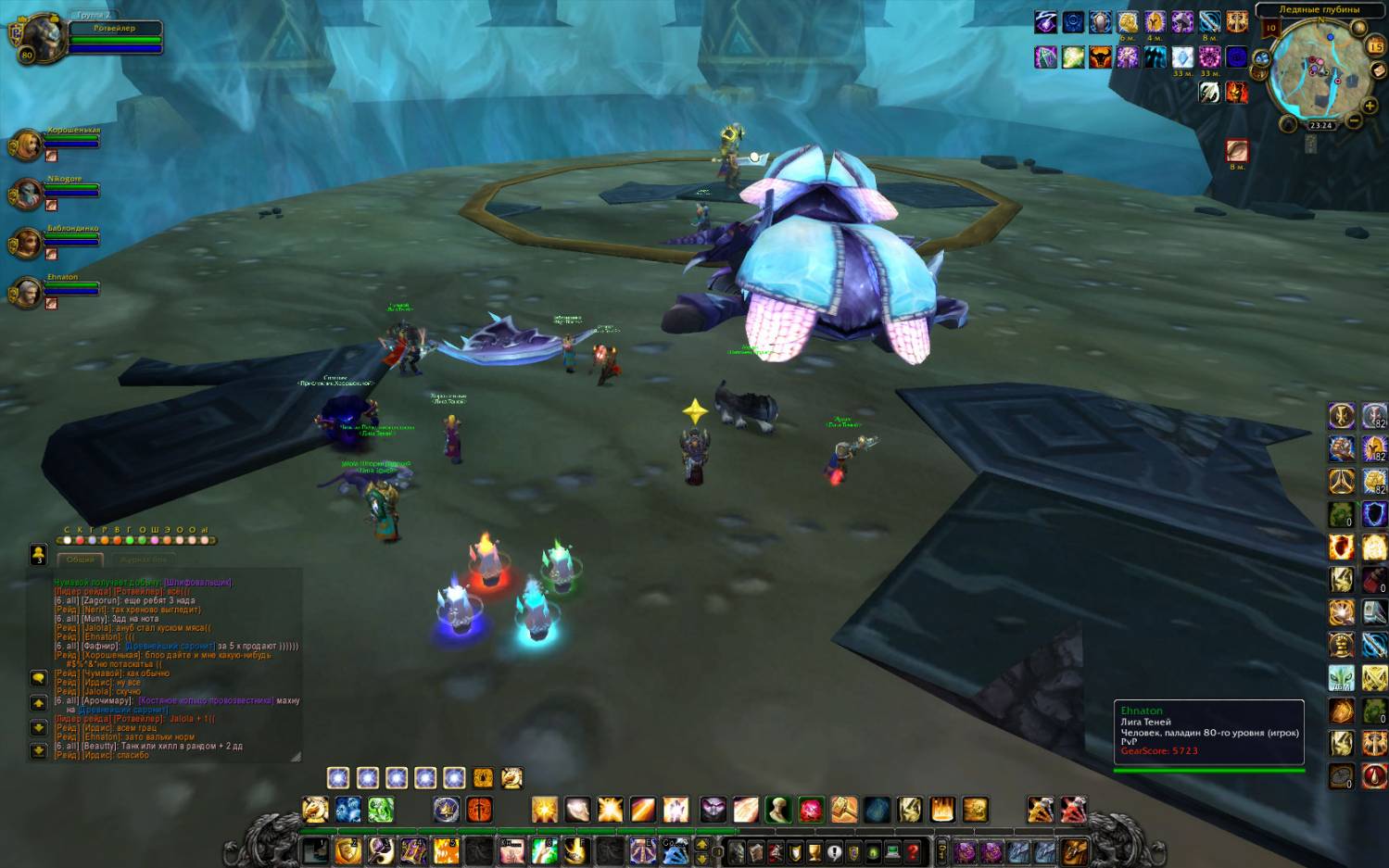Open the backpack bag slot
This screenshot has width=1389, height=868.
tap(1073, 851)
